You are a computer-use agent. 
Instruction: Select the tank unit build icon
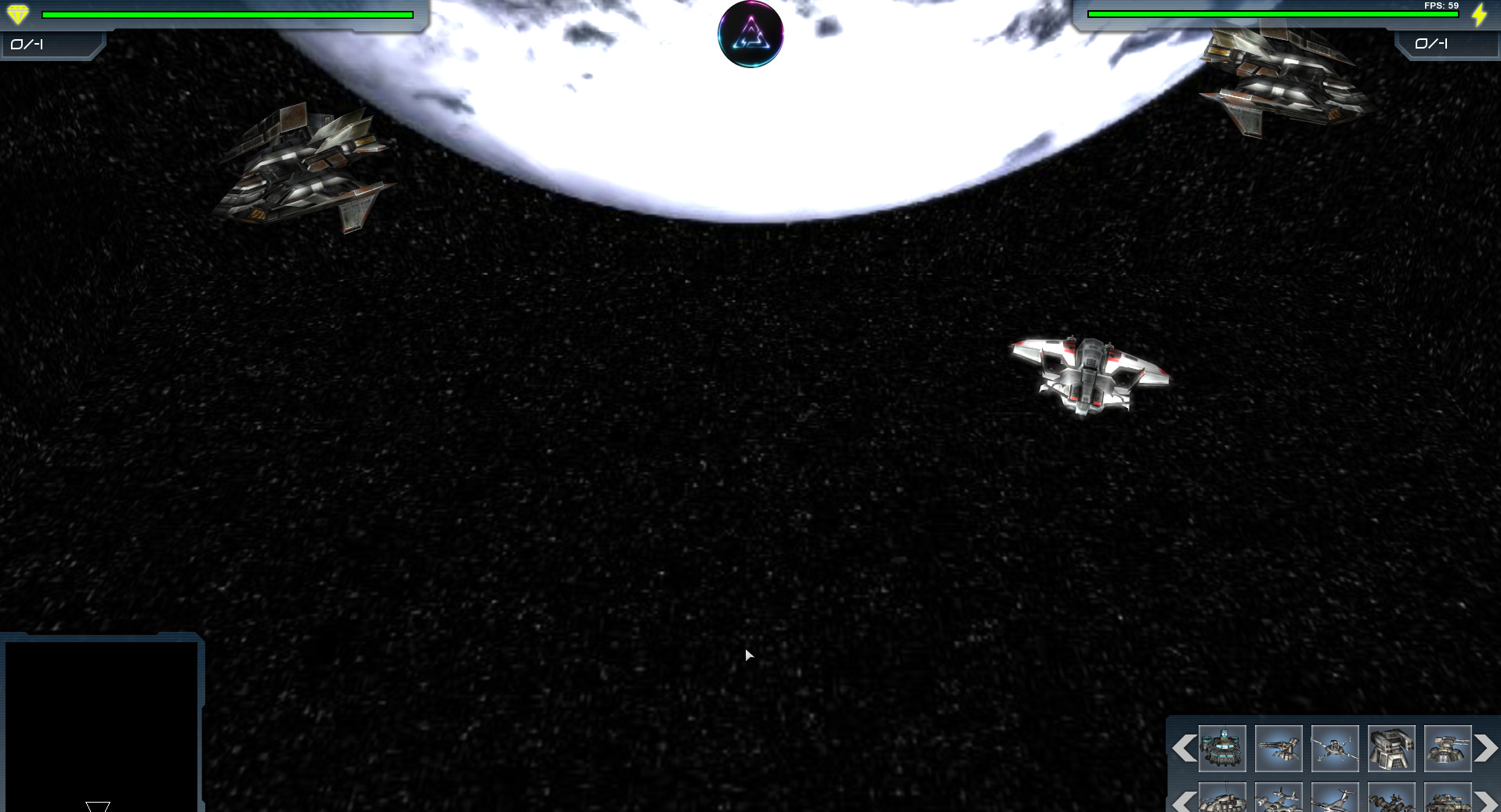[x=1448, y=799]
